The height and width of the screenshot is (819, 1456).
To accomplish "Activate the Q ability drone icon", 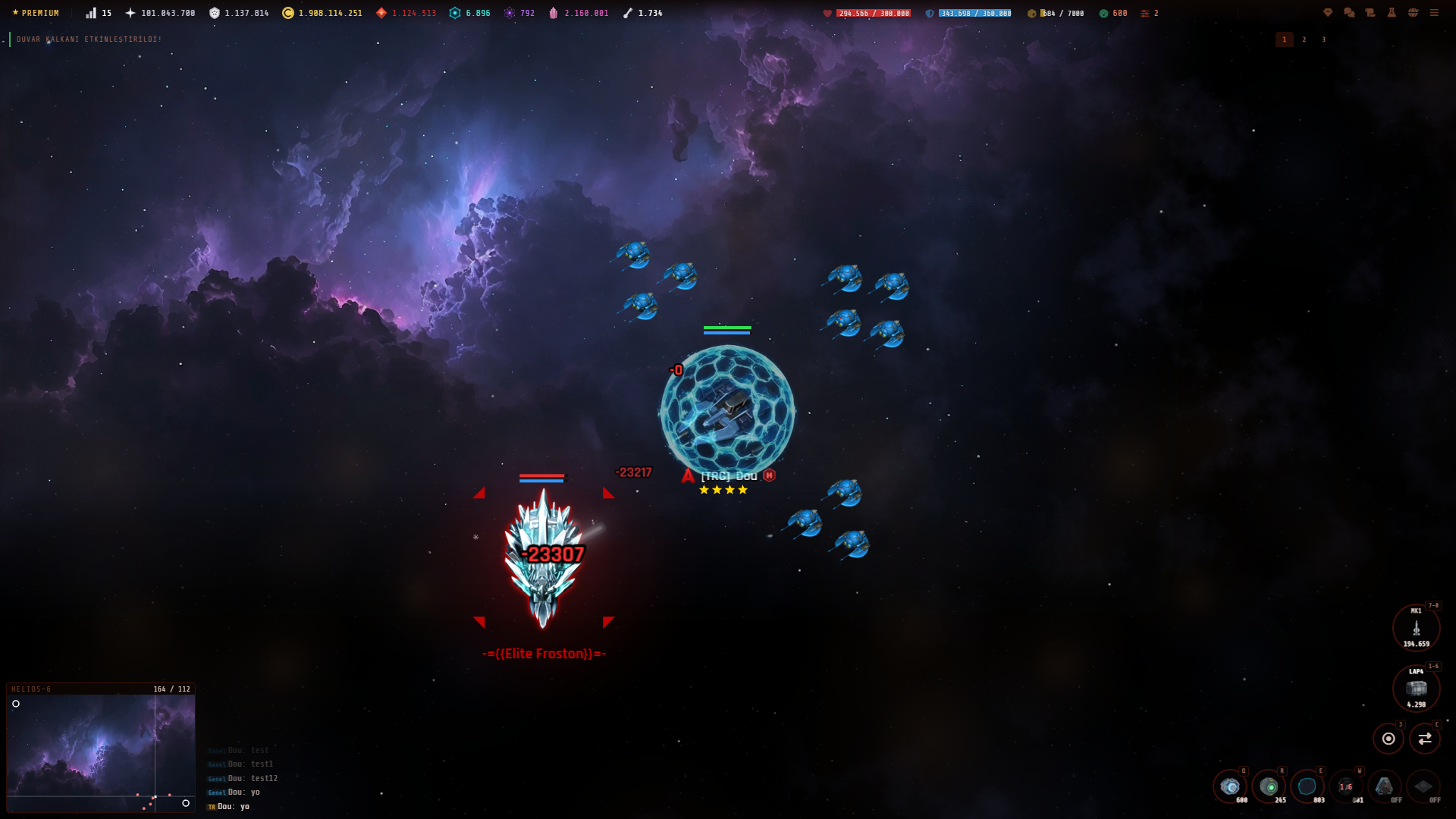I will click(1230, 786).
